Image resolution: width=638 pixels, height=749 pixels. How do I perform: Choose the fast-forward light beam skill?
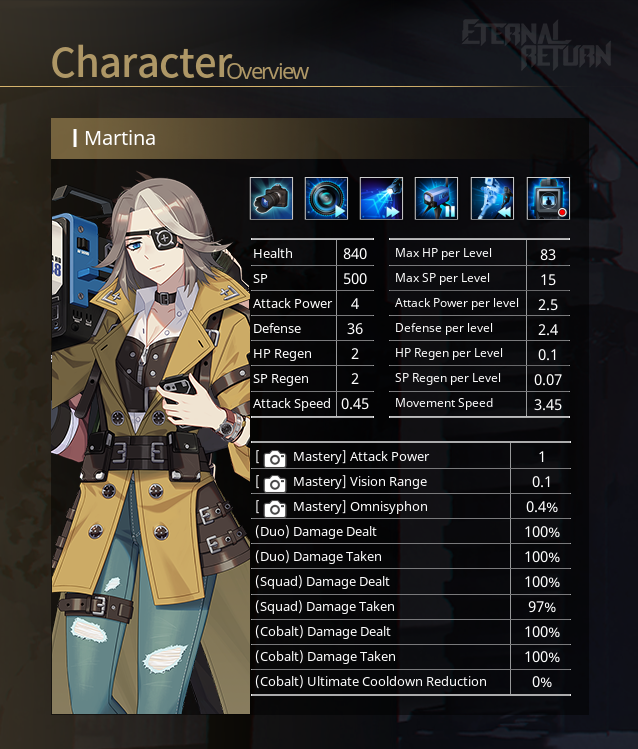381,198
